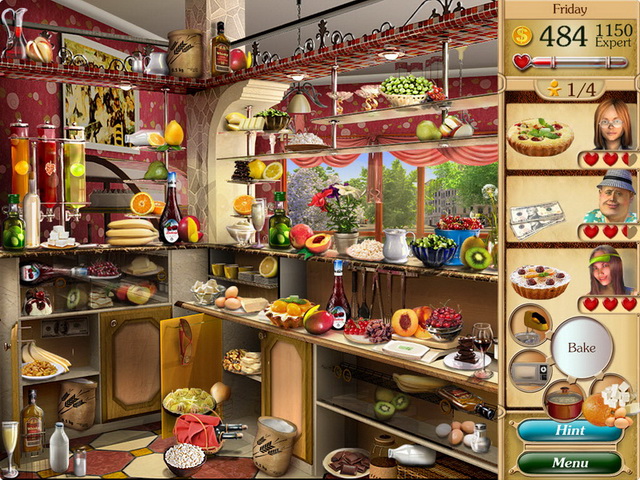This screenshot has width=640, height=480.
Task: Hit the round Bake button
Action: (581, 347)
